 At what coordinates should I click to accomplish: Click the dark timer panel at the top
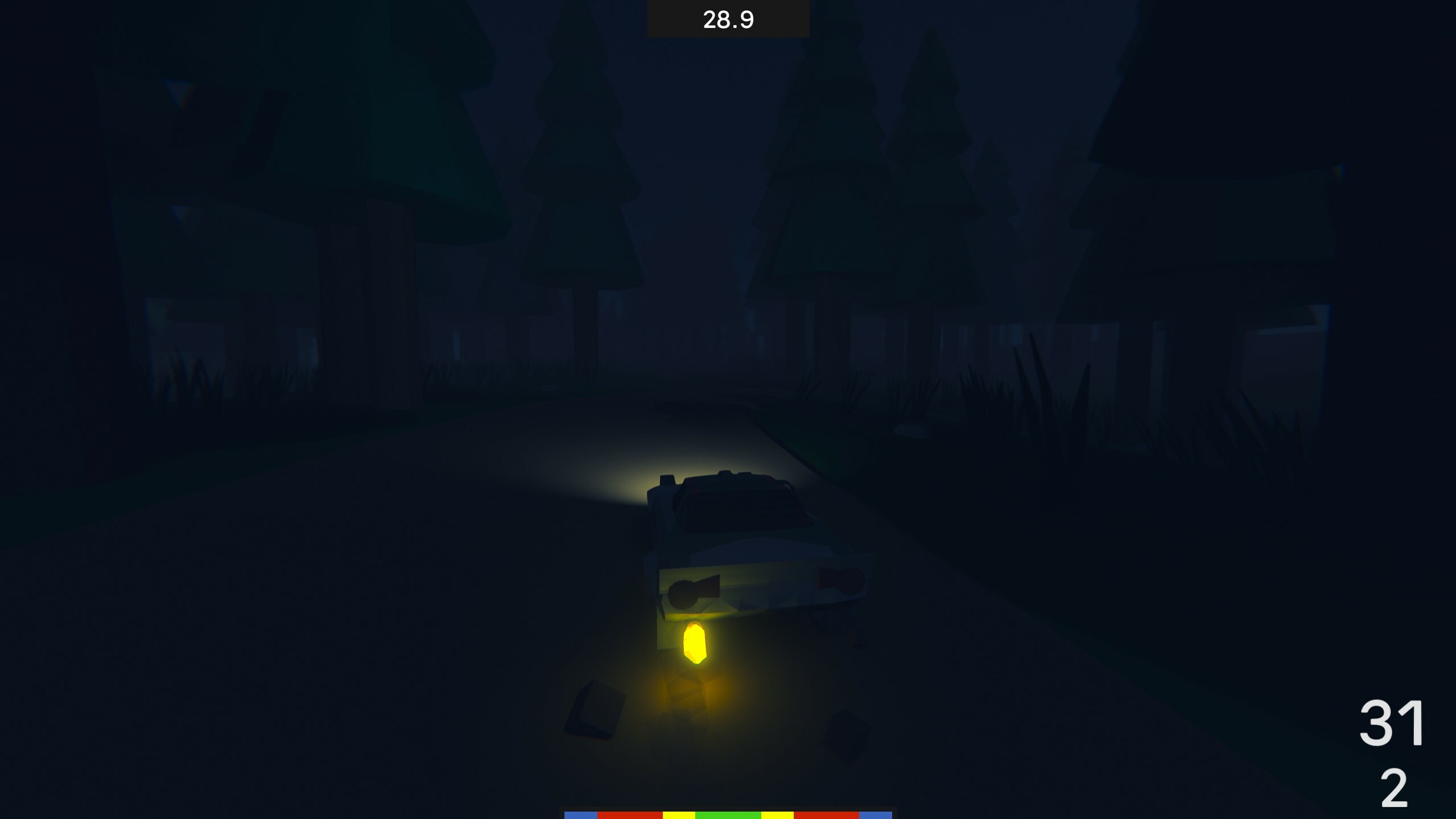coord(728,19)
